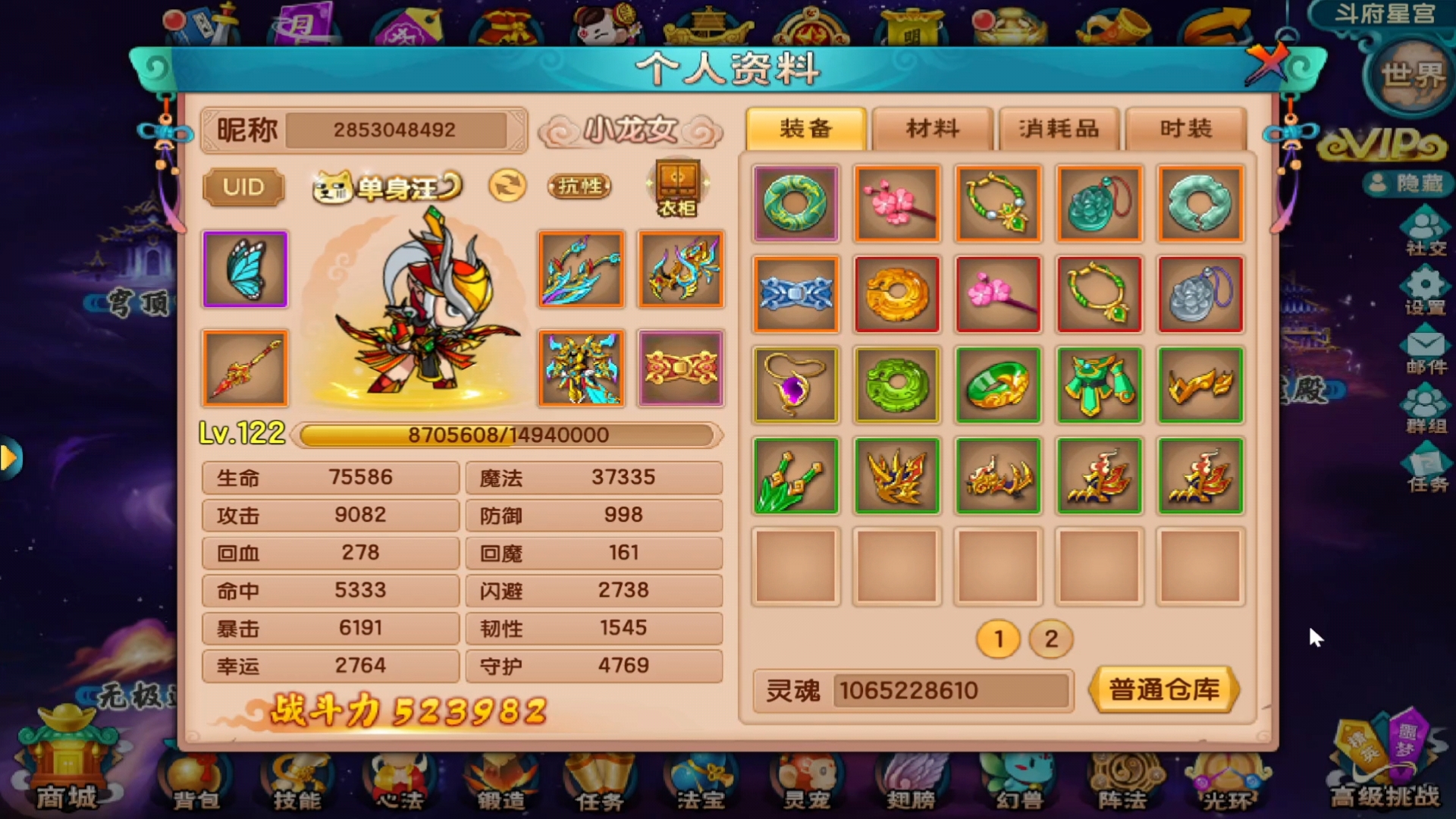The image size is (1456, 819).
Task: Select the 装备 equipment tab
Action: tap(805, 129)
